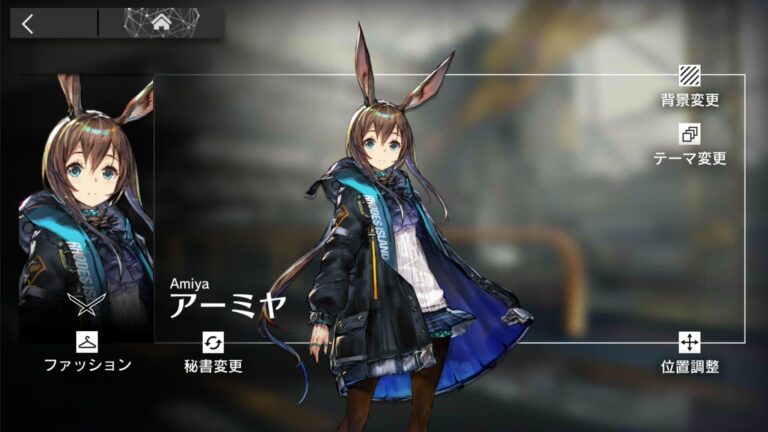The image size is (768, 432).
Task: Go back using the arrow button
Action: point(28,24)
